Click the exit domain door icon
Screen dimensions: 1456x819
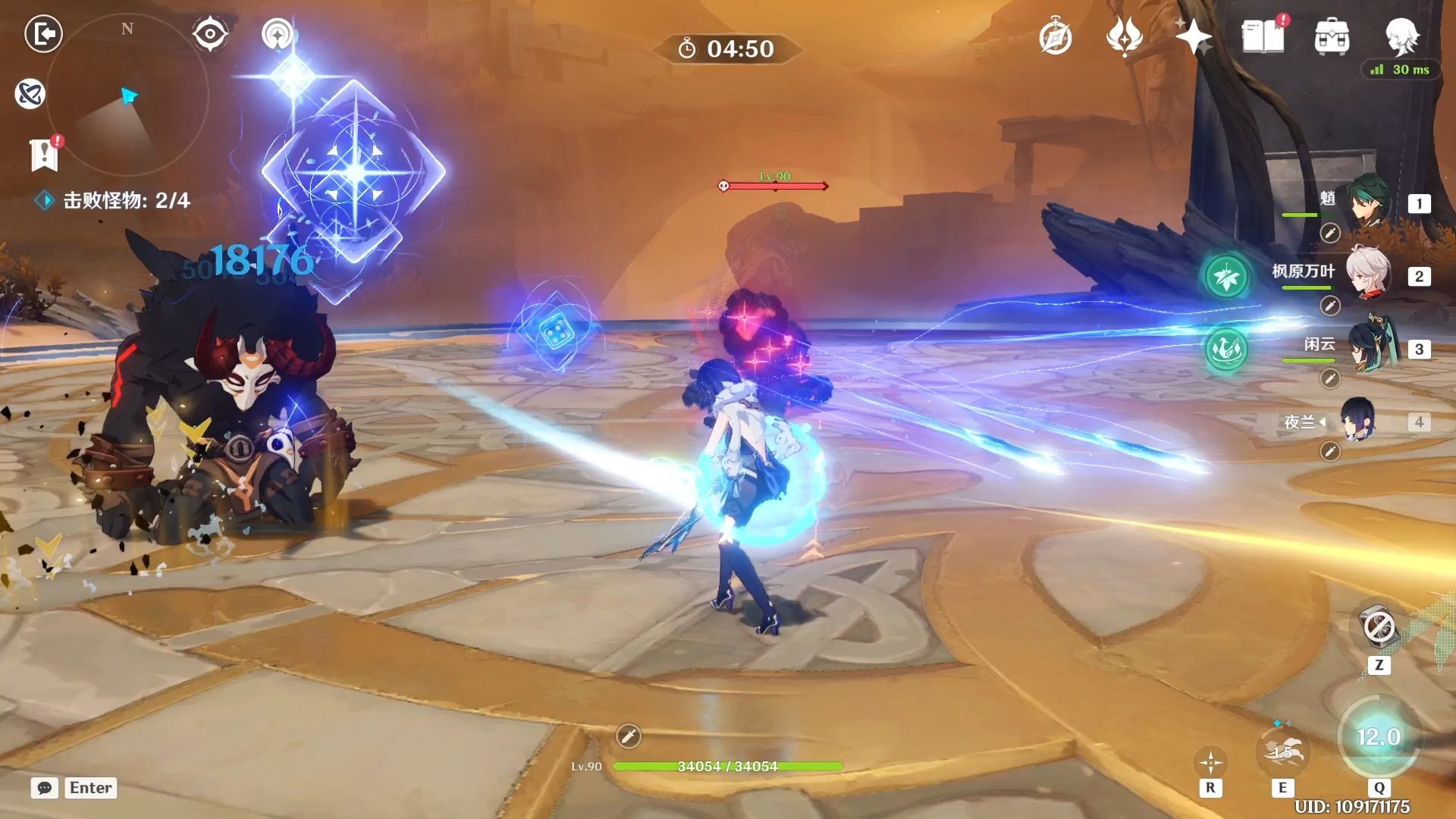point(43,34)
